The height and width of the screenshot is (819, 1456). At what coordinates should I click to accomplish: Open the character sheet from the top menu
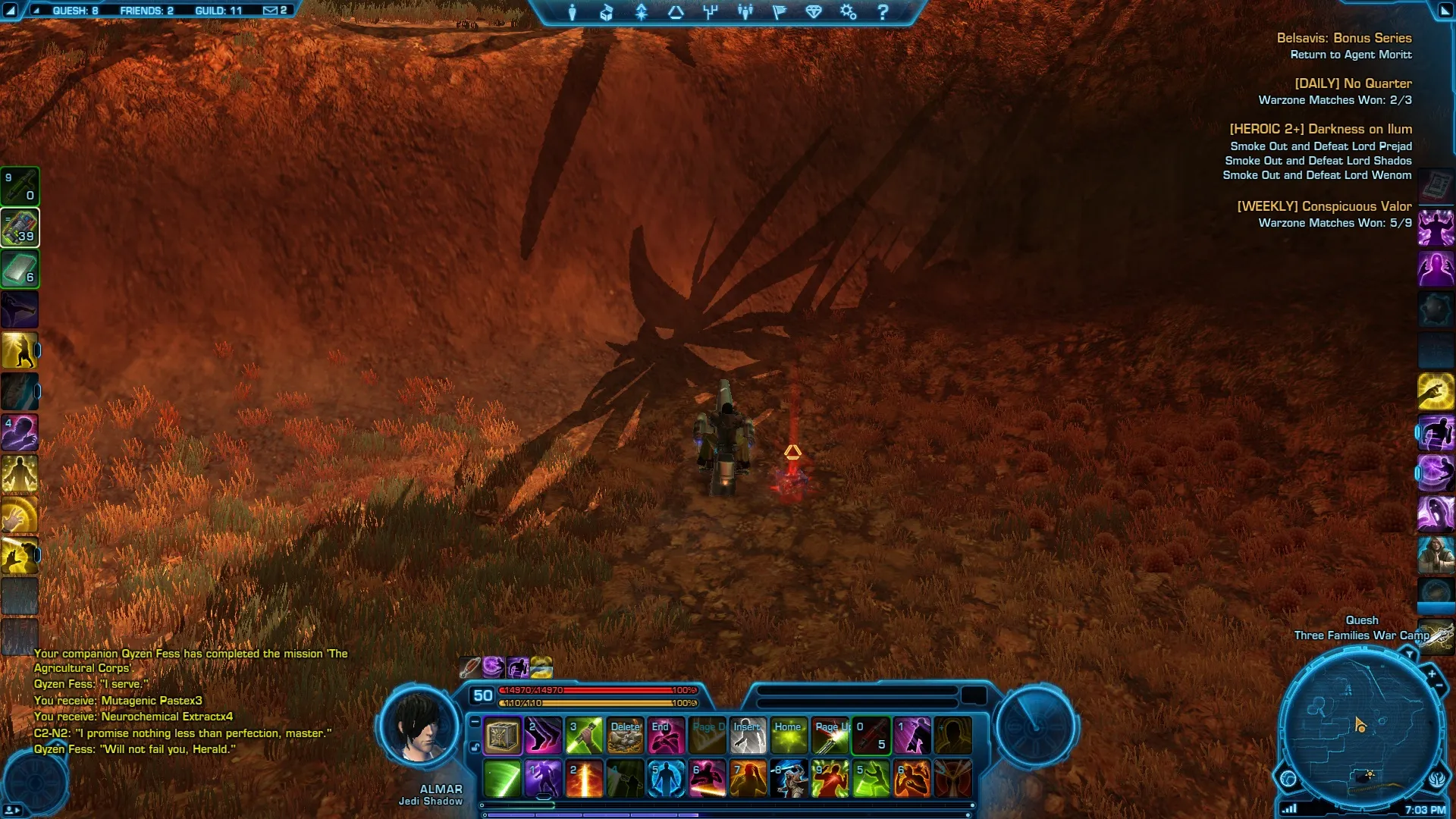(x=573, y=12)
